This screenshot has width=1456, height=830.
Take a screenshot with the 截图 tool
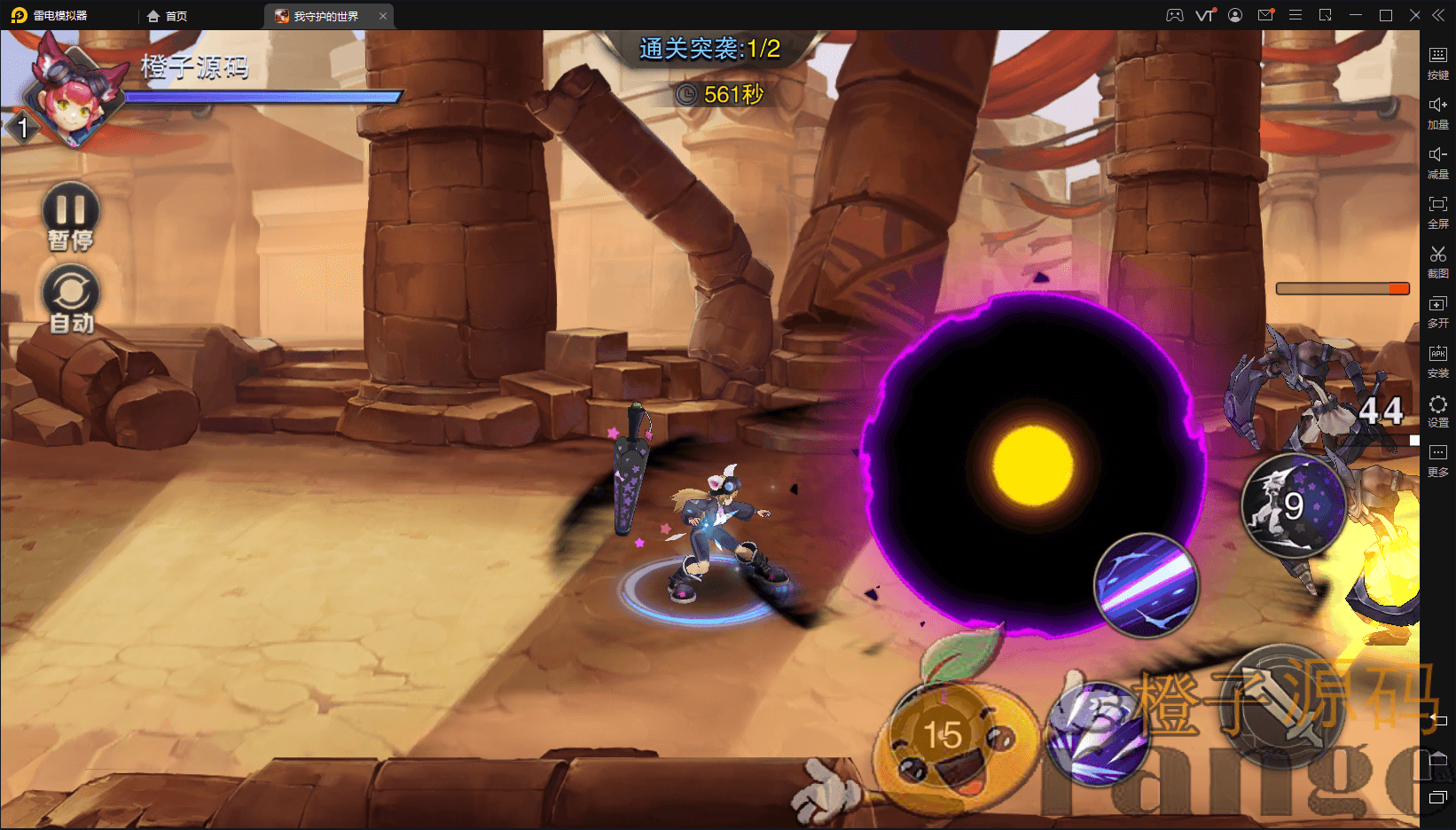(x=1438, y=261)
